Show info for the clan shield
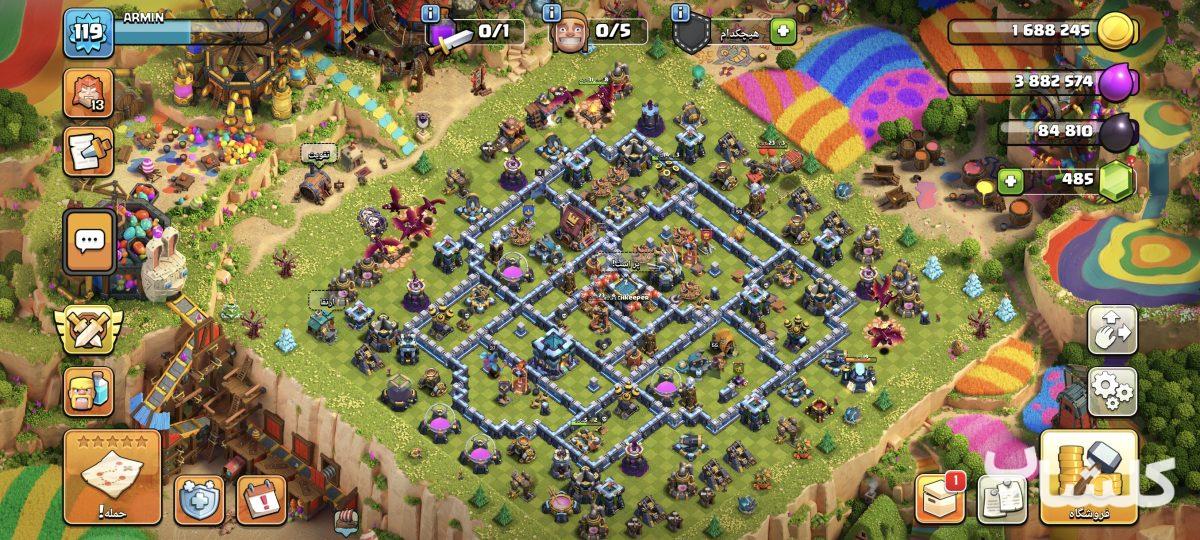 [681, 14]
